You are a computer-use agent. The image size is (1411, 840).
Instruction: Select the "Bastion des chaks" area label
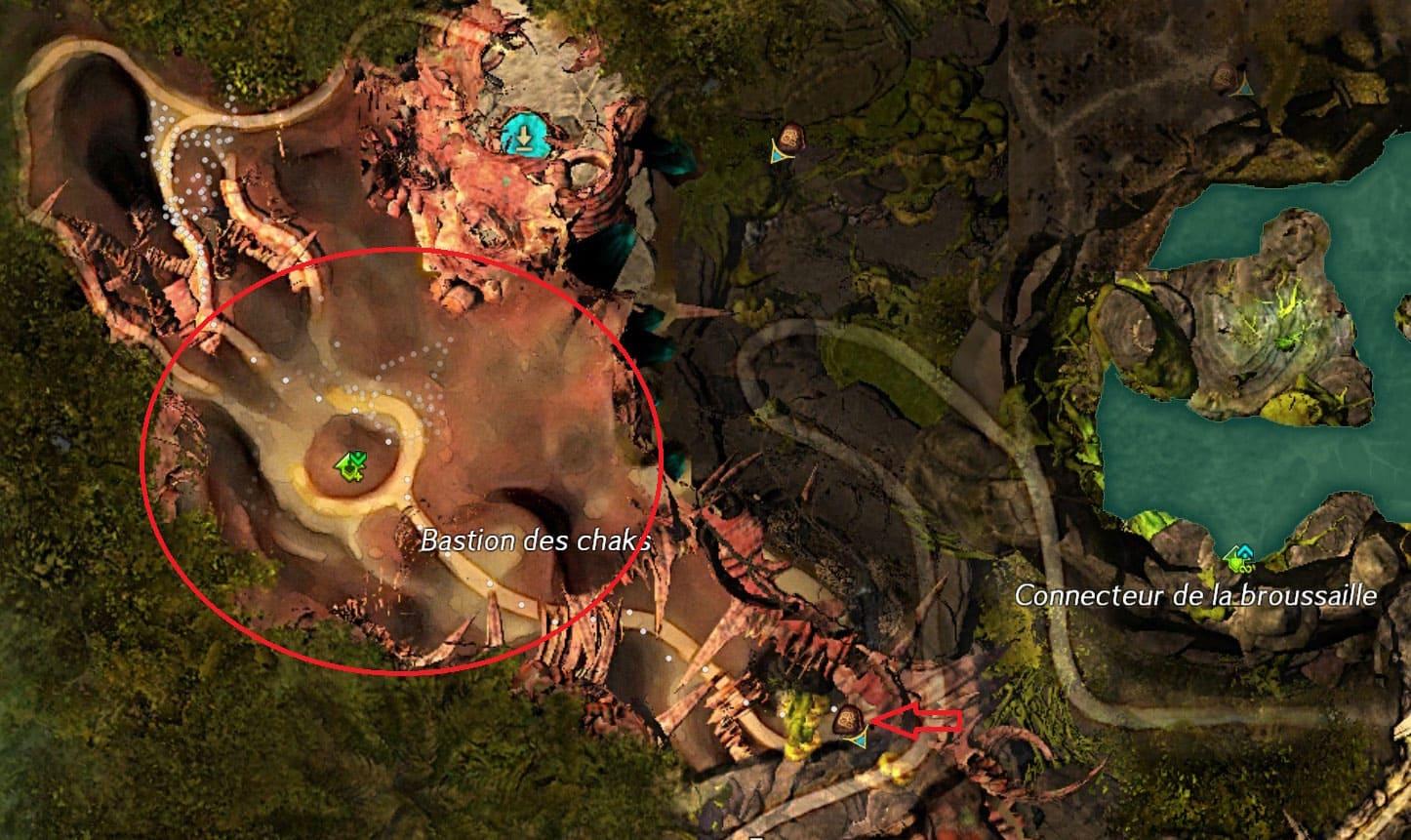click(535, 541)
